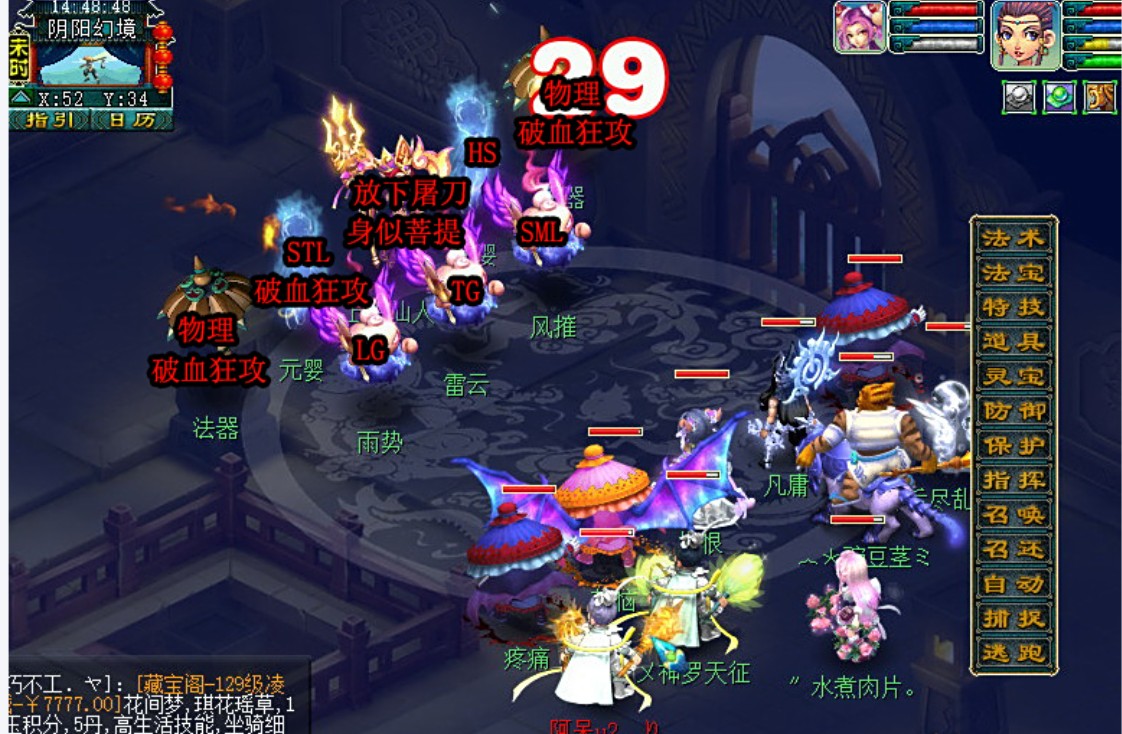Choose the 法宝 command
Viewport: 1122px width, 734px height.
(x=1013, y=272)
